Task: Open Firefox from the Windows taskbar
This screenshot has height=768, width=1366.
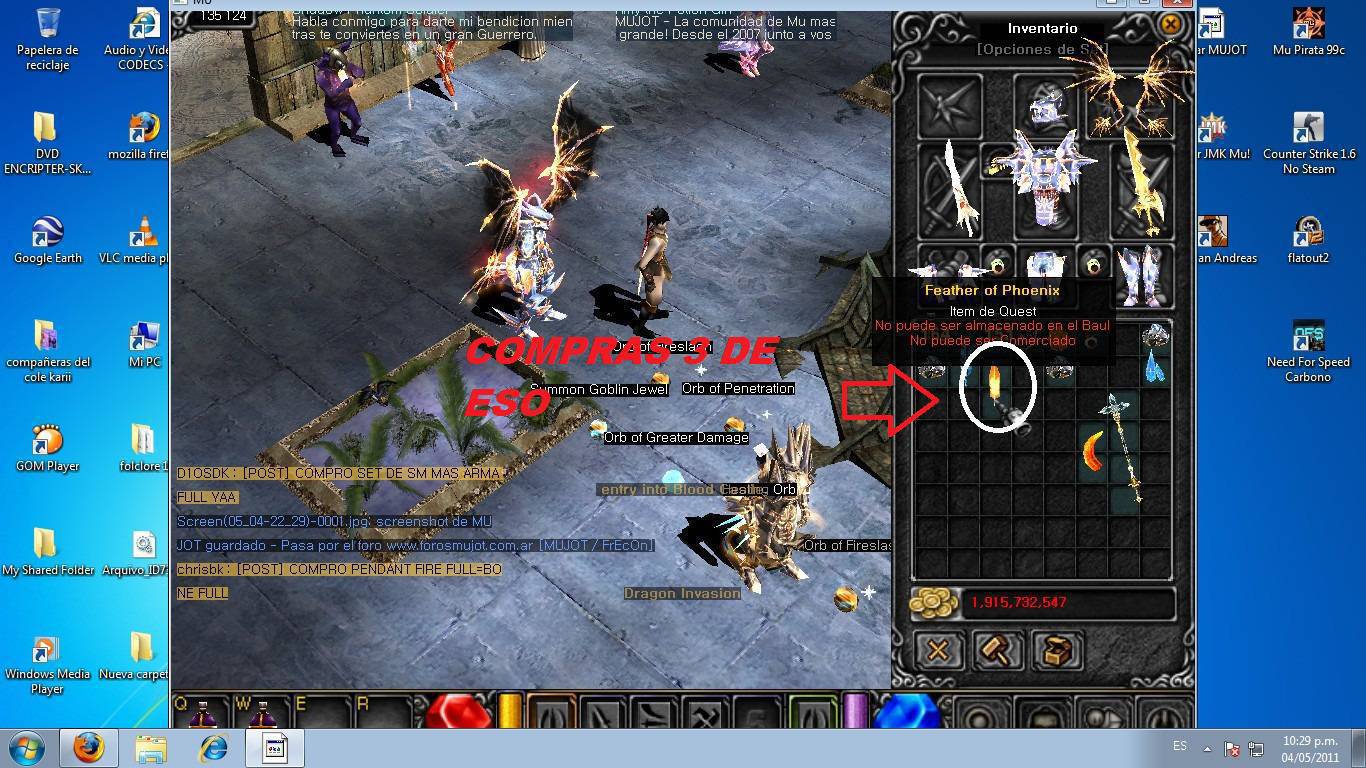Action: (89, 748)
